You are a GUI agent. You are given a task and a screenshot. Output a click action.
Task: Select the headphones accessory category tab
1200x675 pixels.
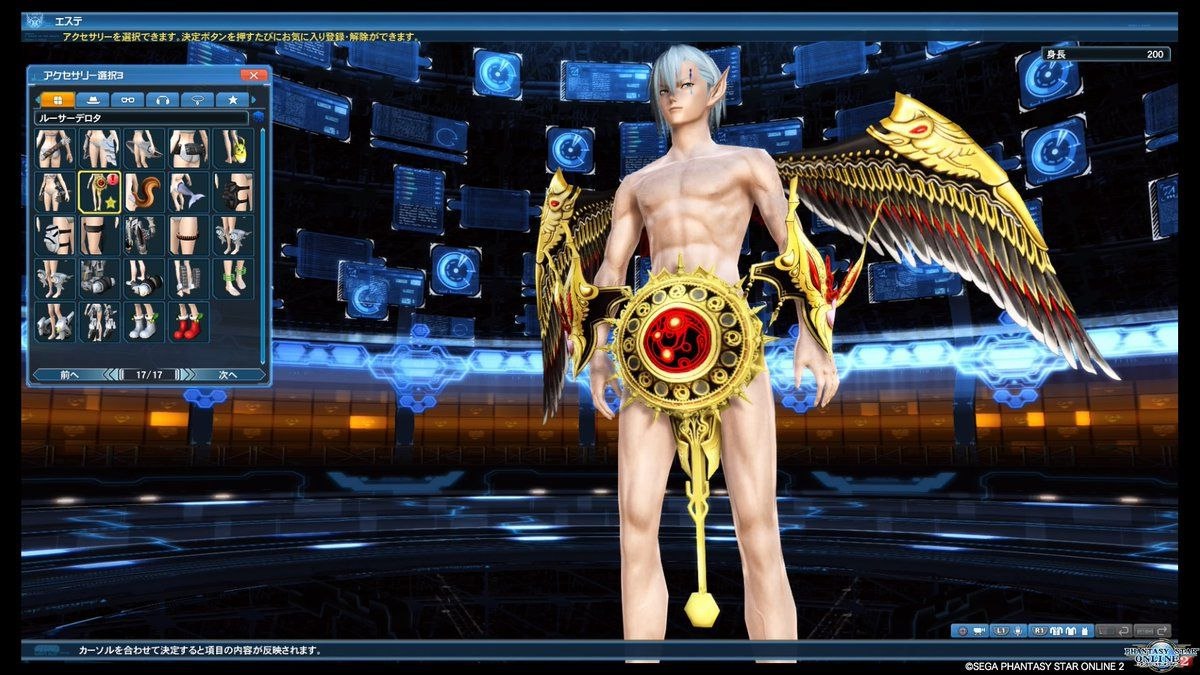[x=162, y=100]
